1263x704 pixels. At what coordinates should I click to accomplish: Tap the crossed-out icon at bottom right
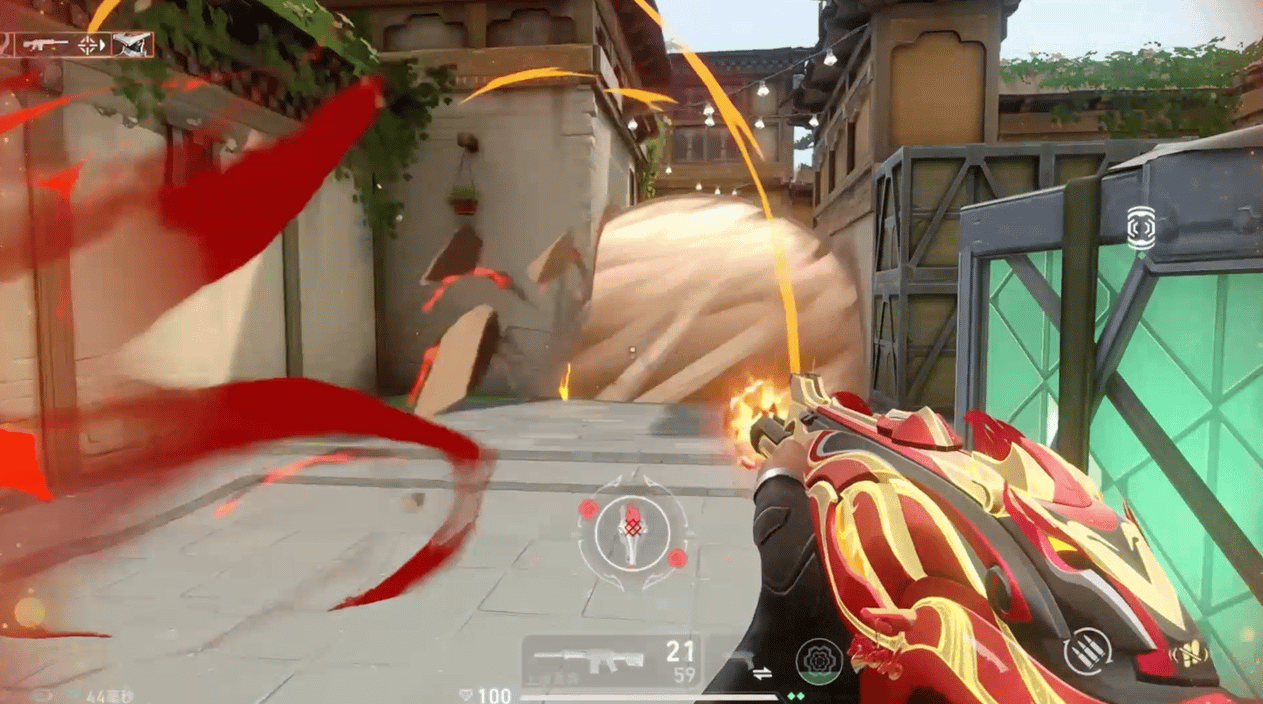coord(1188,654)
